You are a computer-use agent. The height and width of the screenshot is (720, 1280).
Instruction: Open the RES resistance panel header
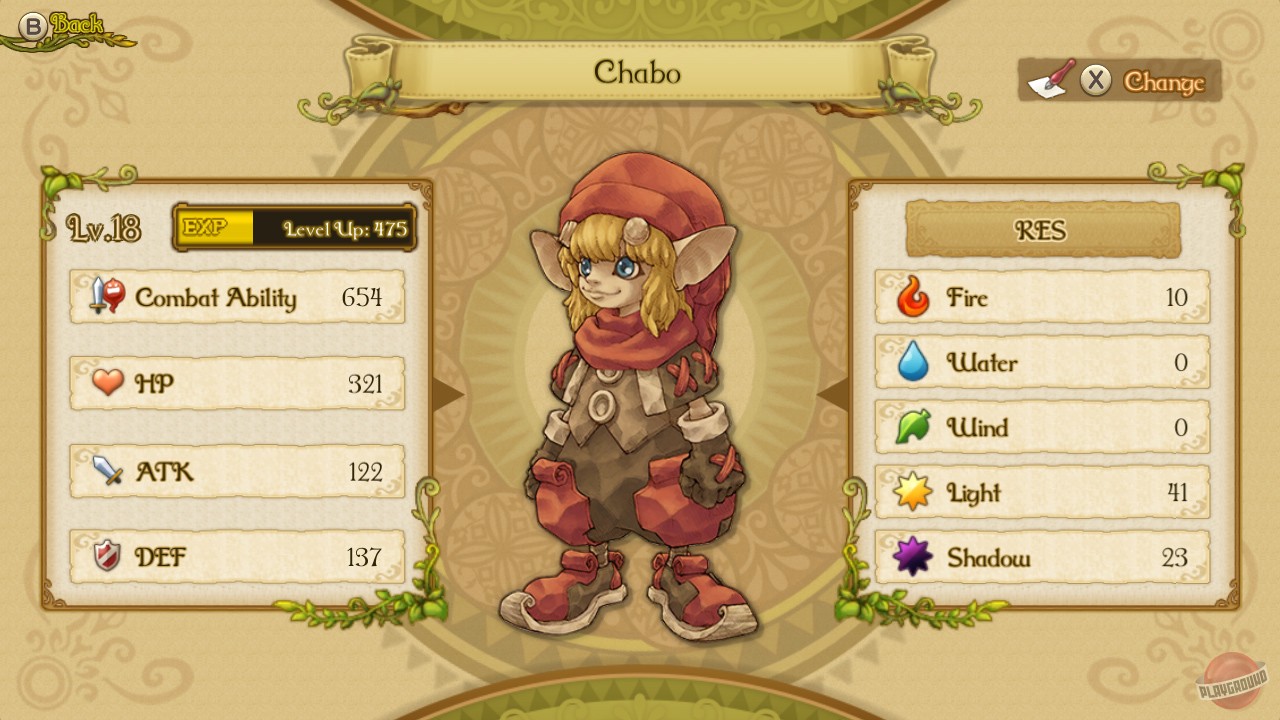pyautogui.click(x=1041, y=231)
